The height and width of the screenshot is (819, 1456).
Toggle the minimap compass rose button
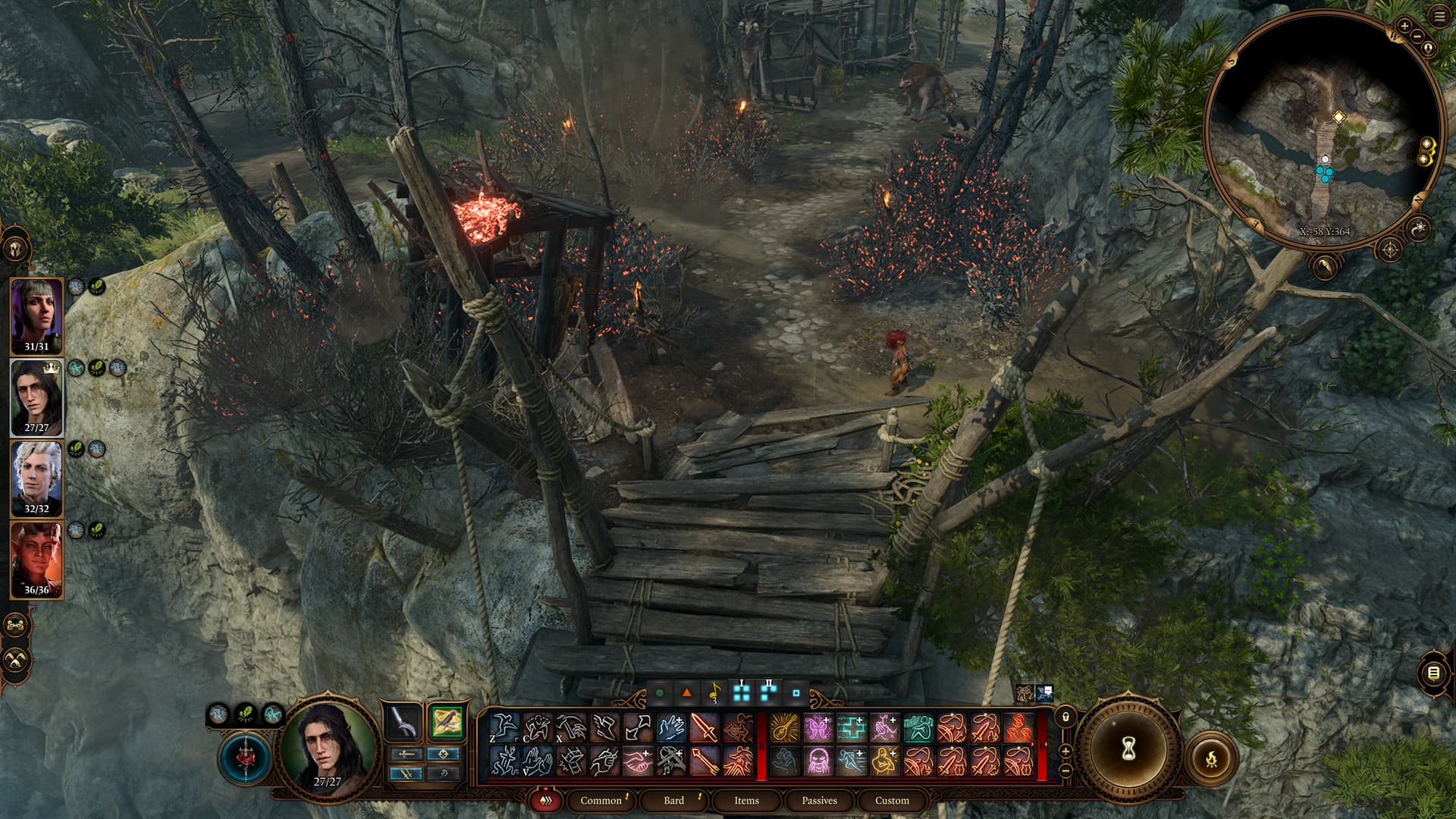[1391, 249]
